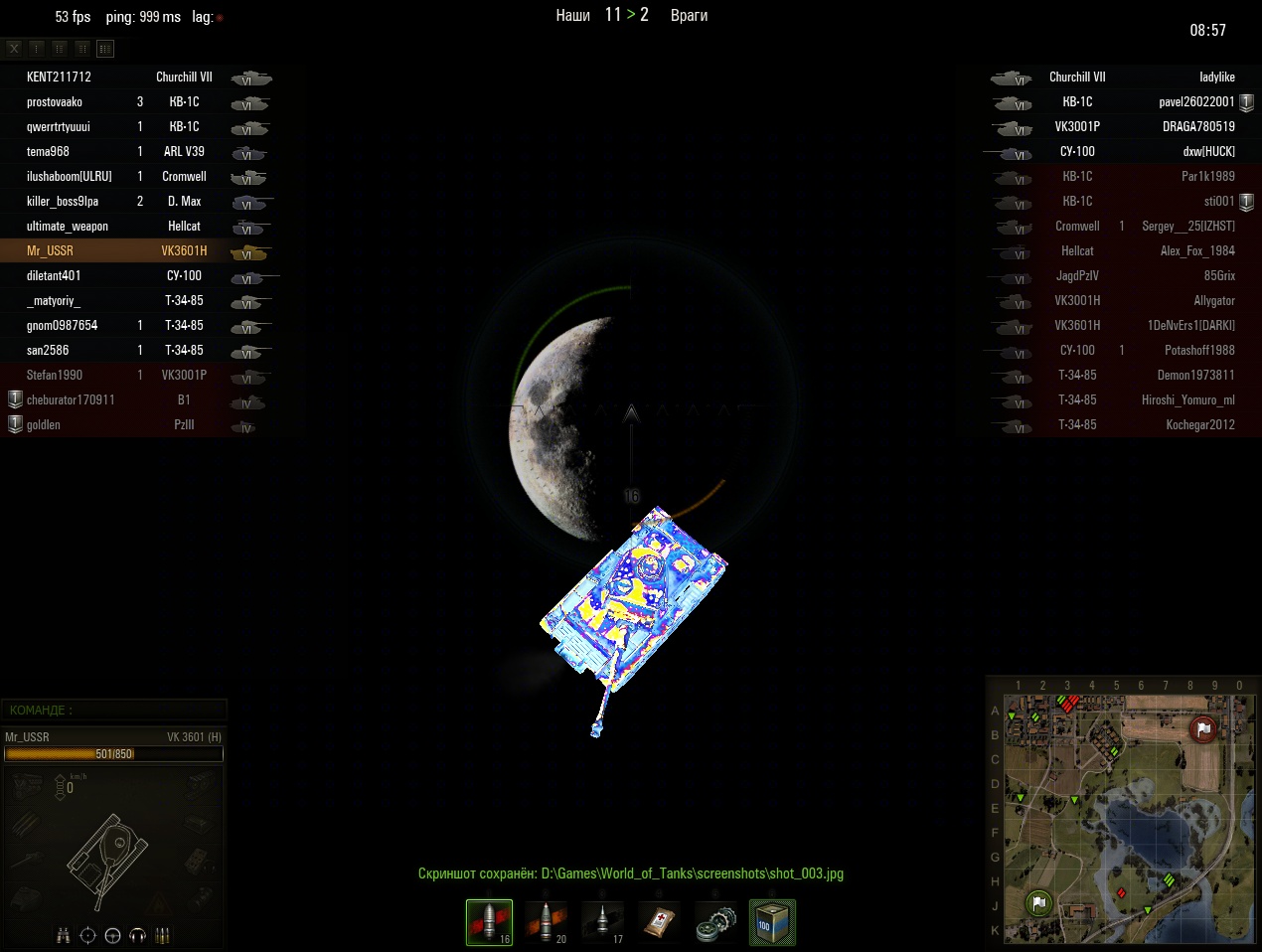
Task: Activate the repair kit consumable
Action: pos(715,922)
